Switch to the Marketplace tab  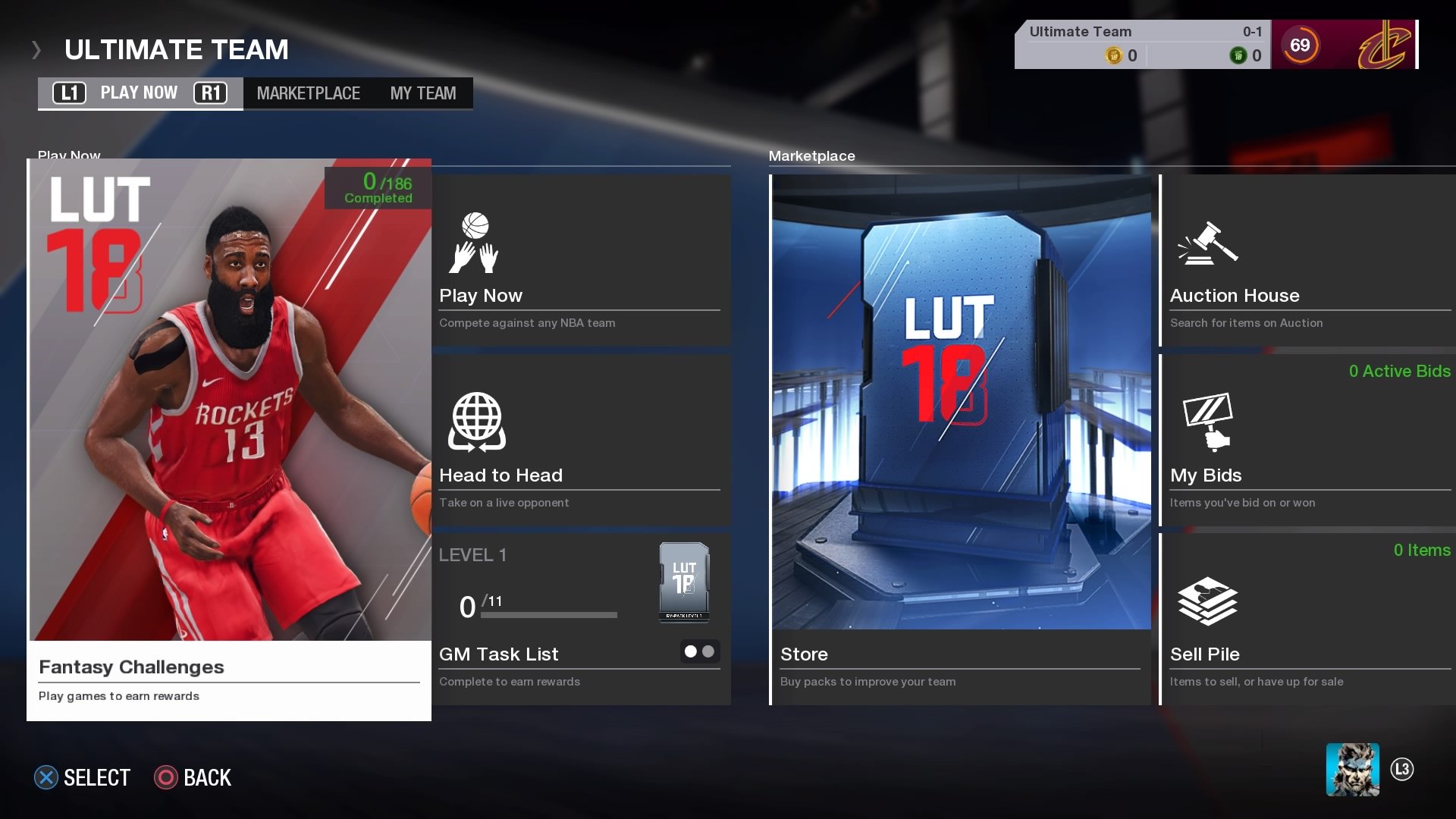309,93
